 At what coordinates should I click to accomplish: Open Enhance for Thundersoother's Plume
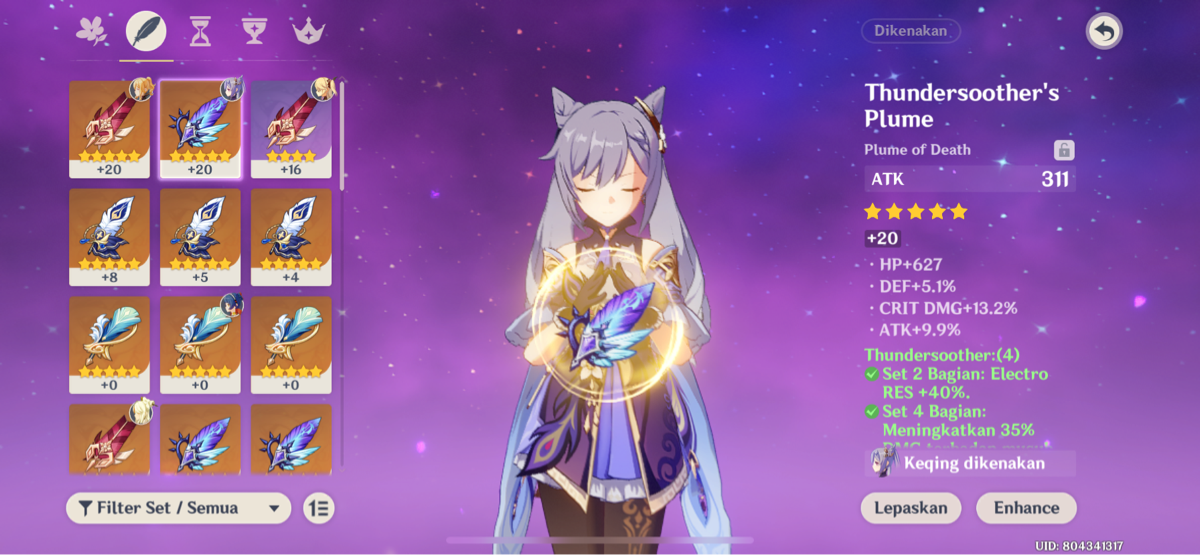(x=1026, y=507)
